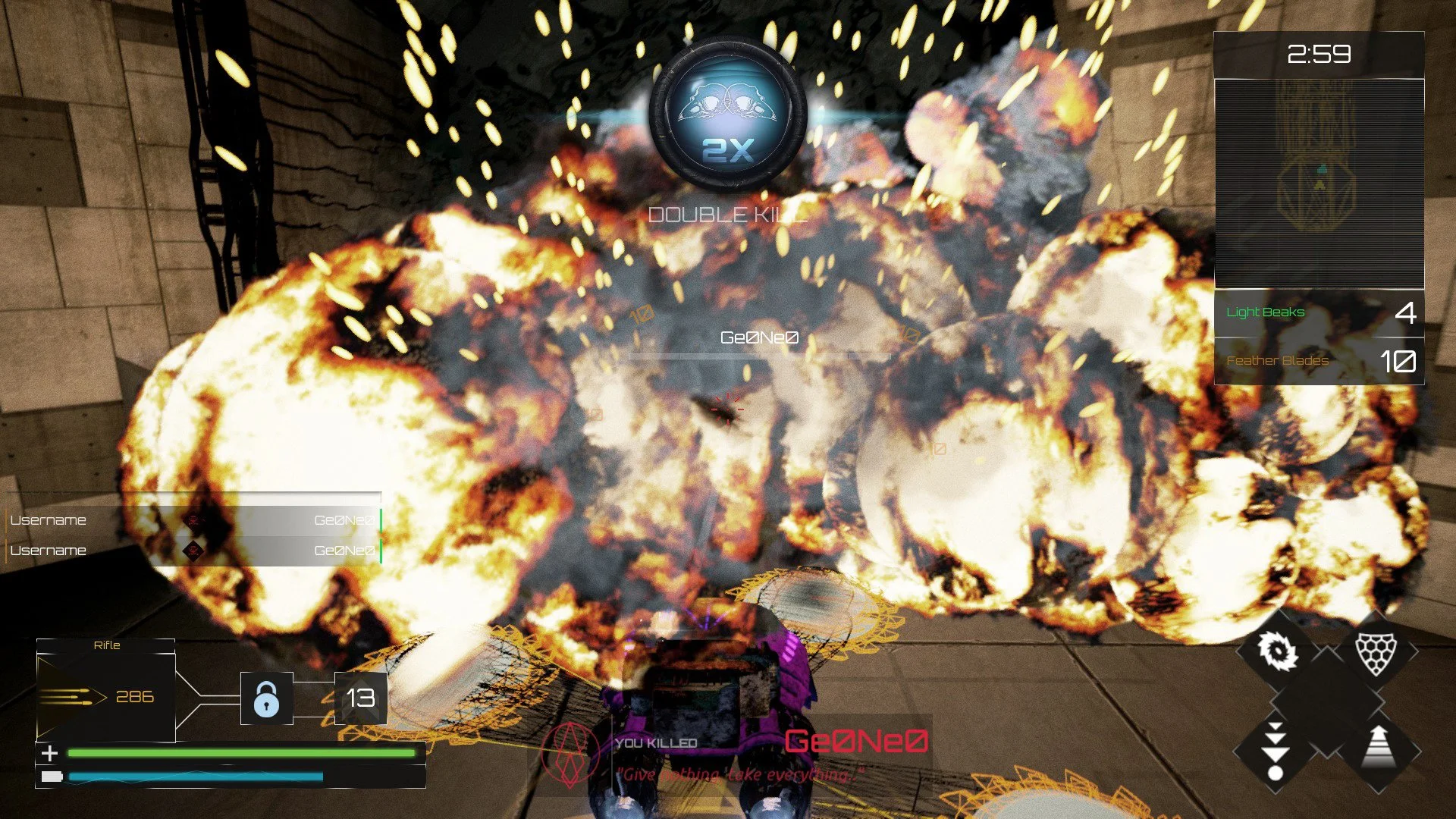Click the match timer showing 2:59
Image resolution: width=1456 pixels, height=819 pixels.
tap(1319, 52)
